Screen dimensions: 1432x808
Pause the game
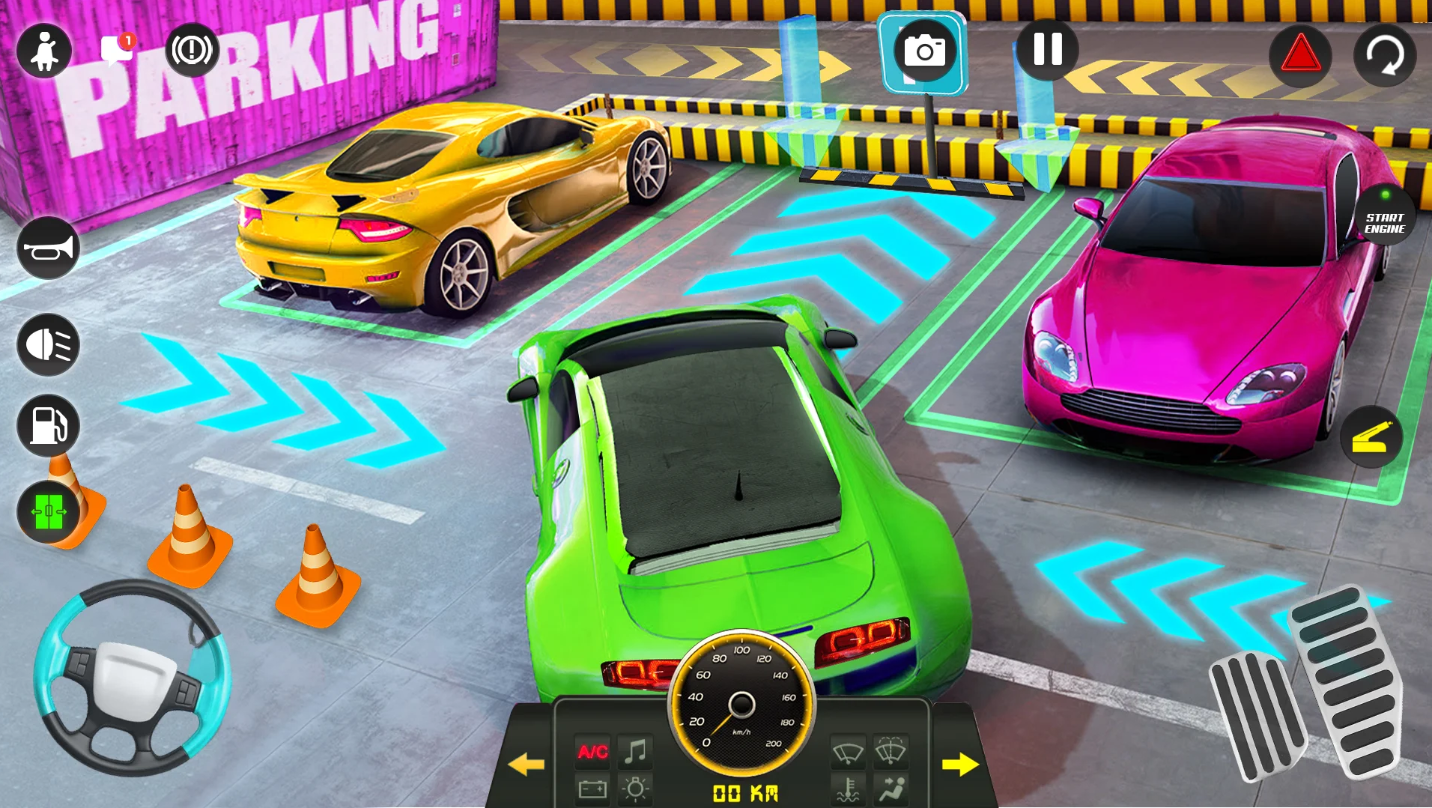[x=1047, y=49]
